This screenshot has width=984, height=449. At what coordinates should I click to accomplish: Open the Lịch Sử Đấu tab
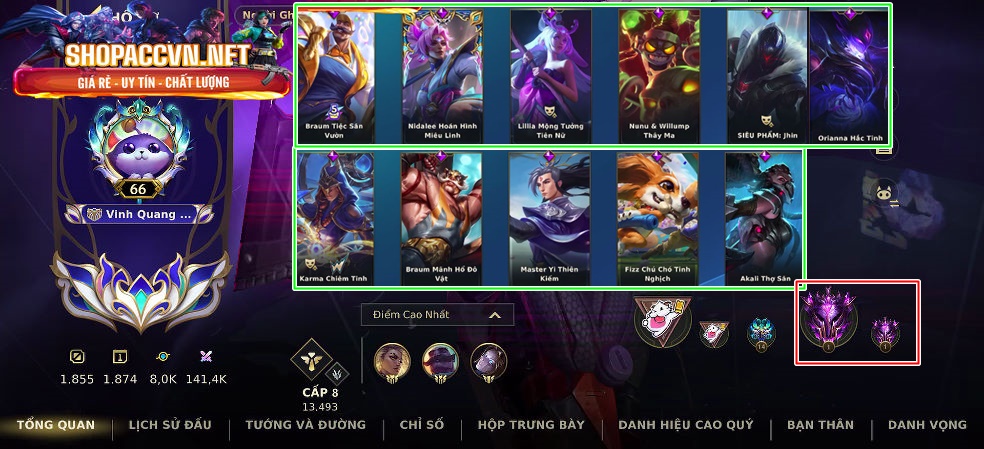click(170, 425)
